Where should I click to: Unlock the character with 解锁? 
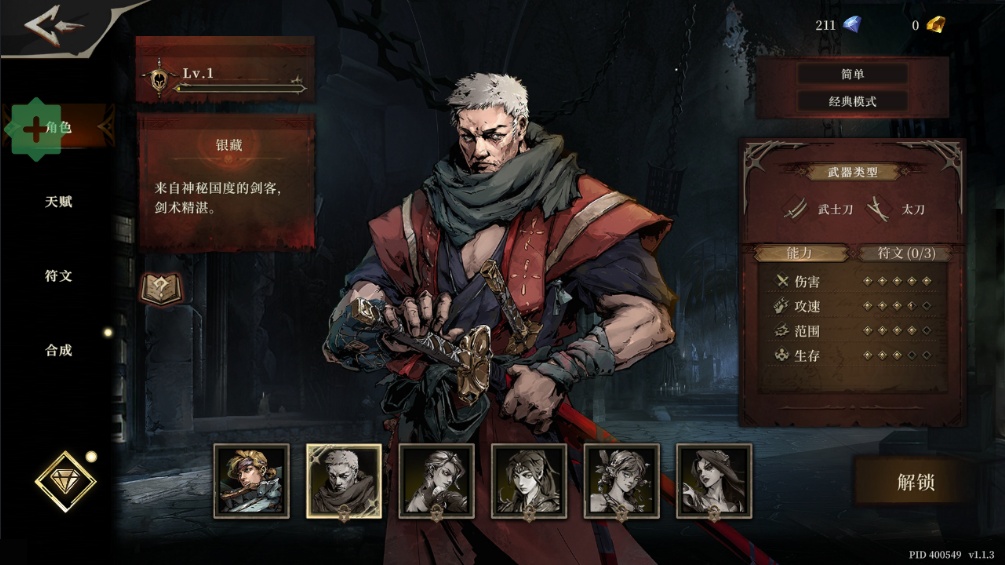[x=915, y=481]
